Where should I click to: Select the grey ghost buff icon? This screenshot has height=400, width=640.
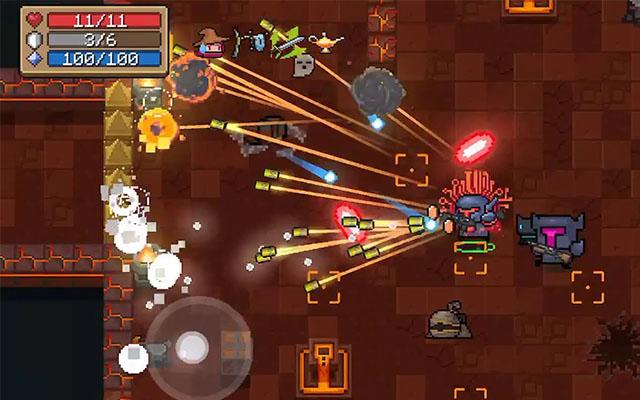click(303, 65)
